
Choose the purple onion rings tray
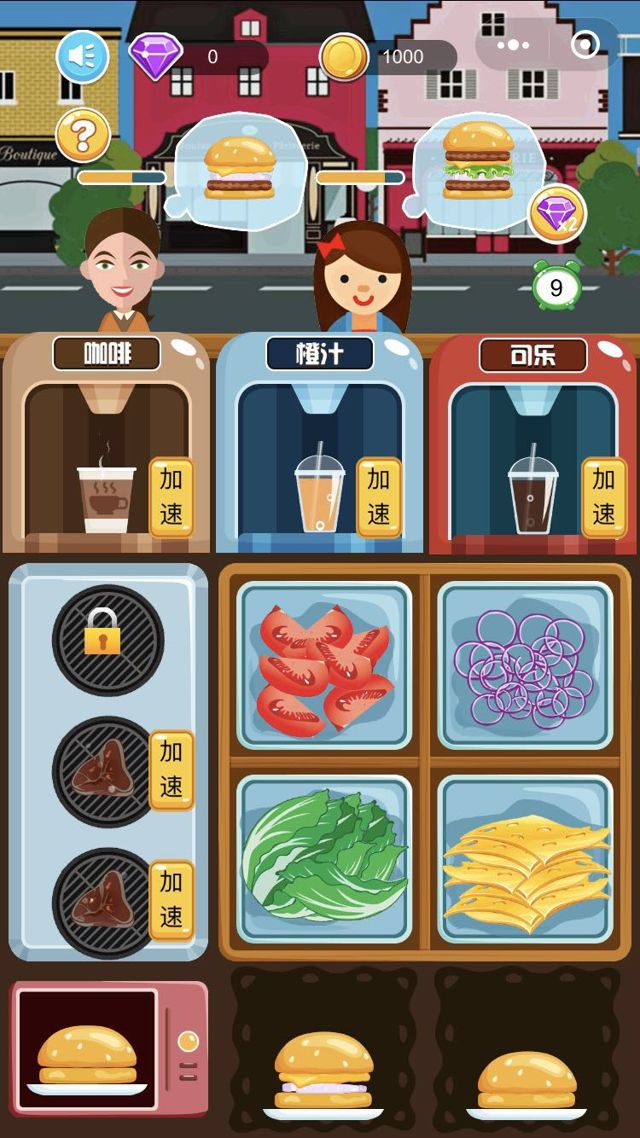526,664
